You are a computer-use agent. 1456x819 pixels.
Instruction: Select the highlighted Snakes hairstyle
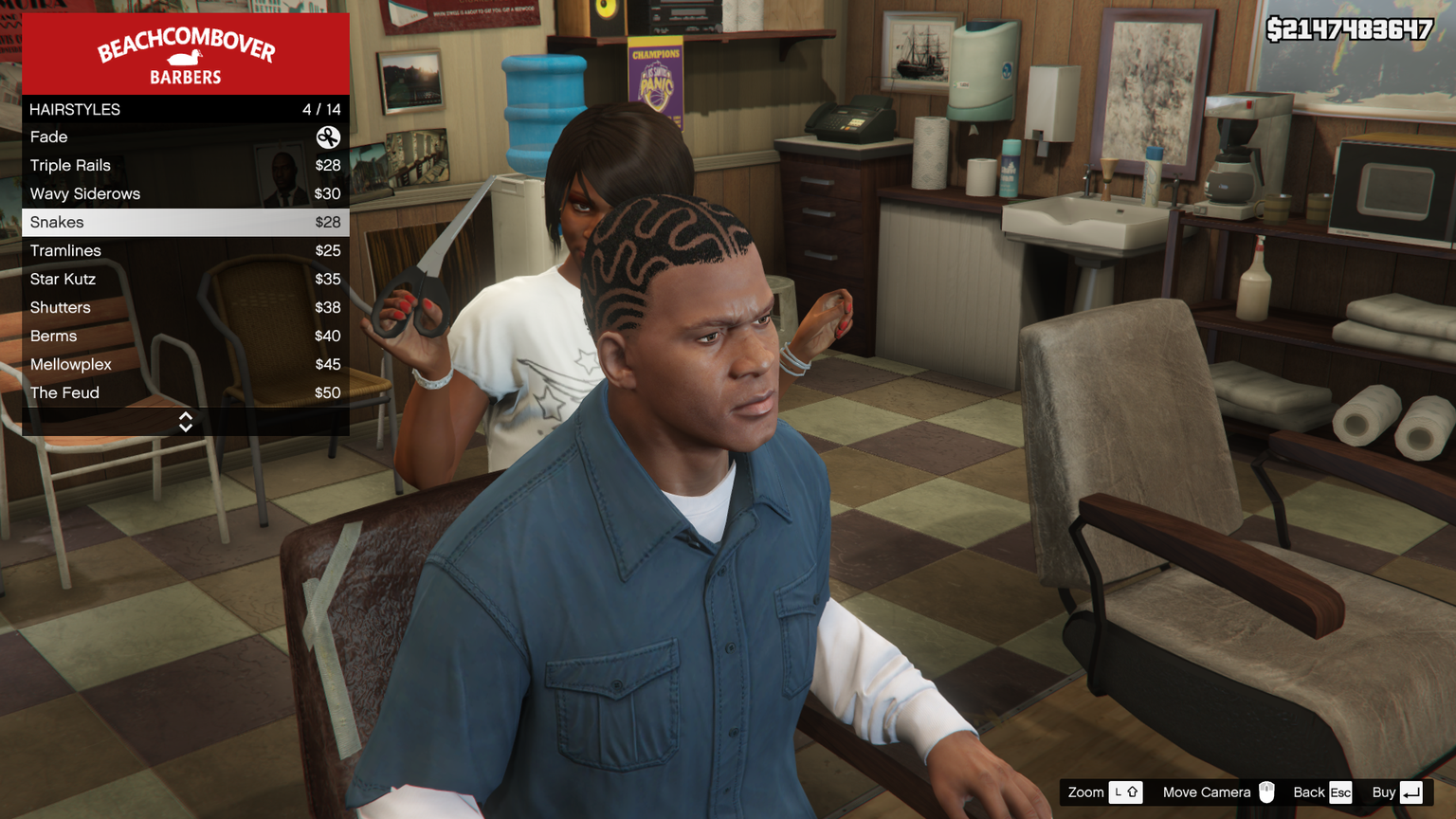coord(185,223)
